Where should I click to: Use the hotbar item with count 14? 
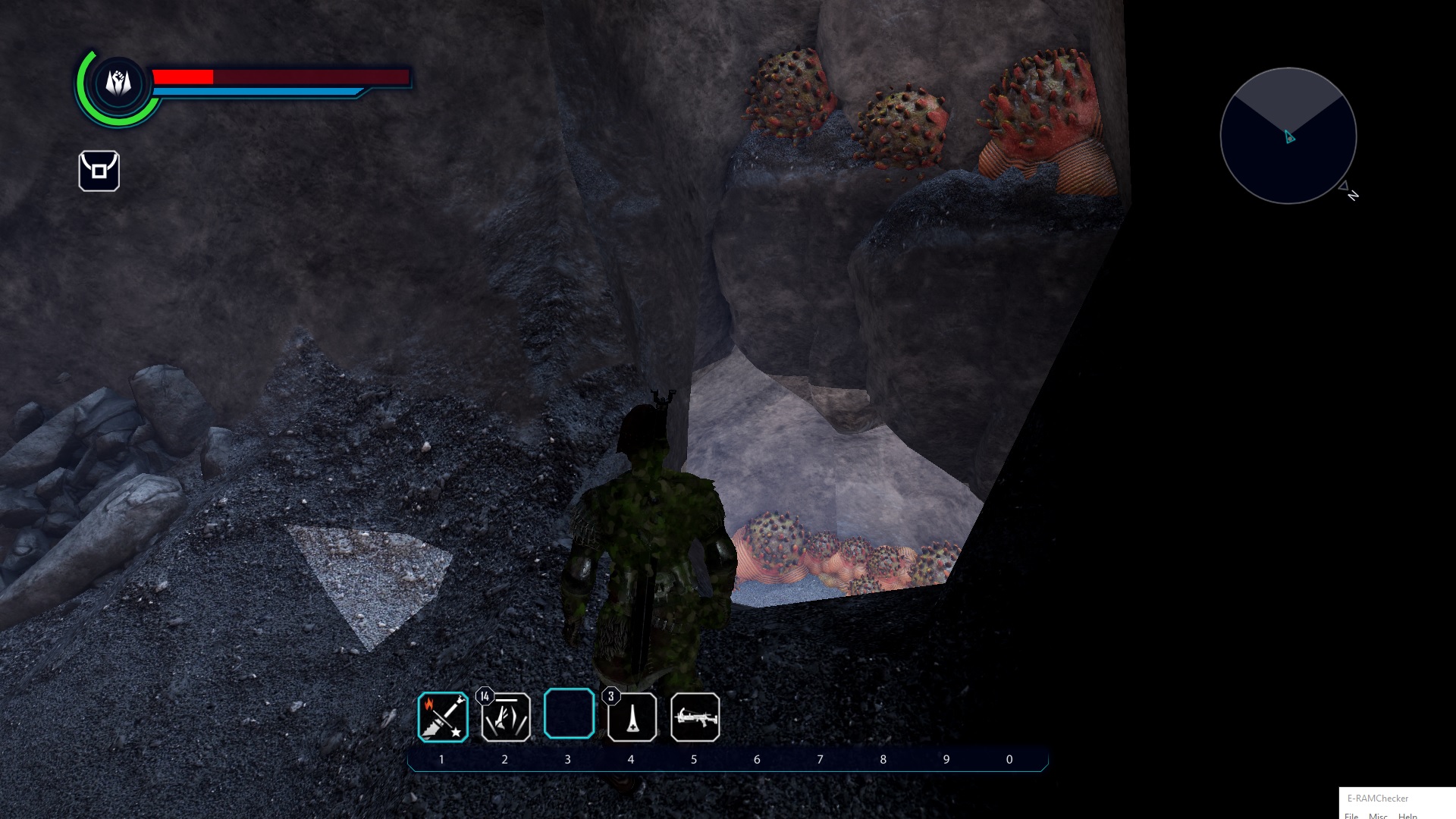click(506, 717)
